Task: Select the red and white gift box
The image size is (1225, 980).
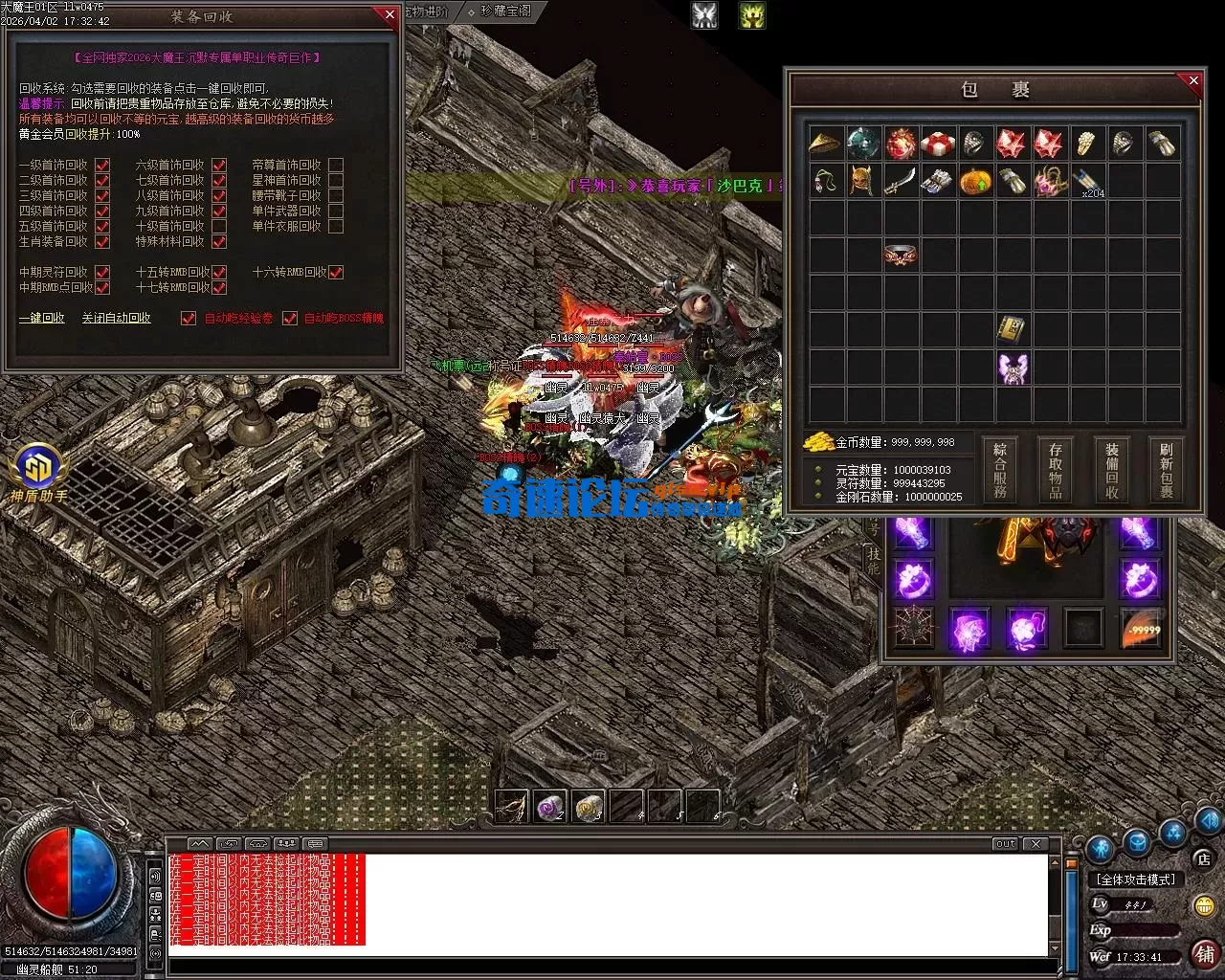Action: coord(938,144)
